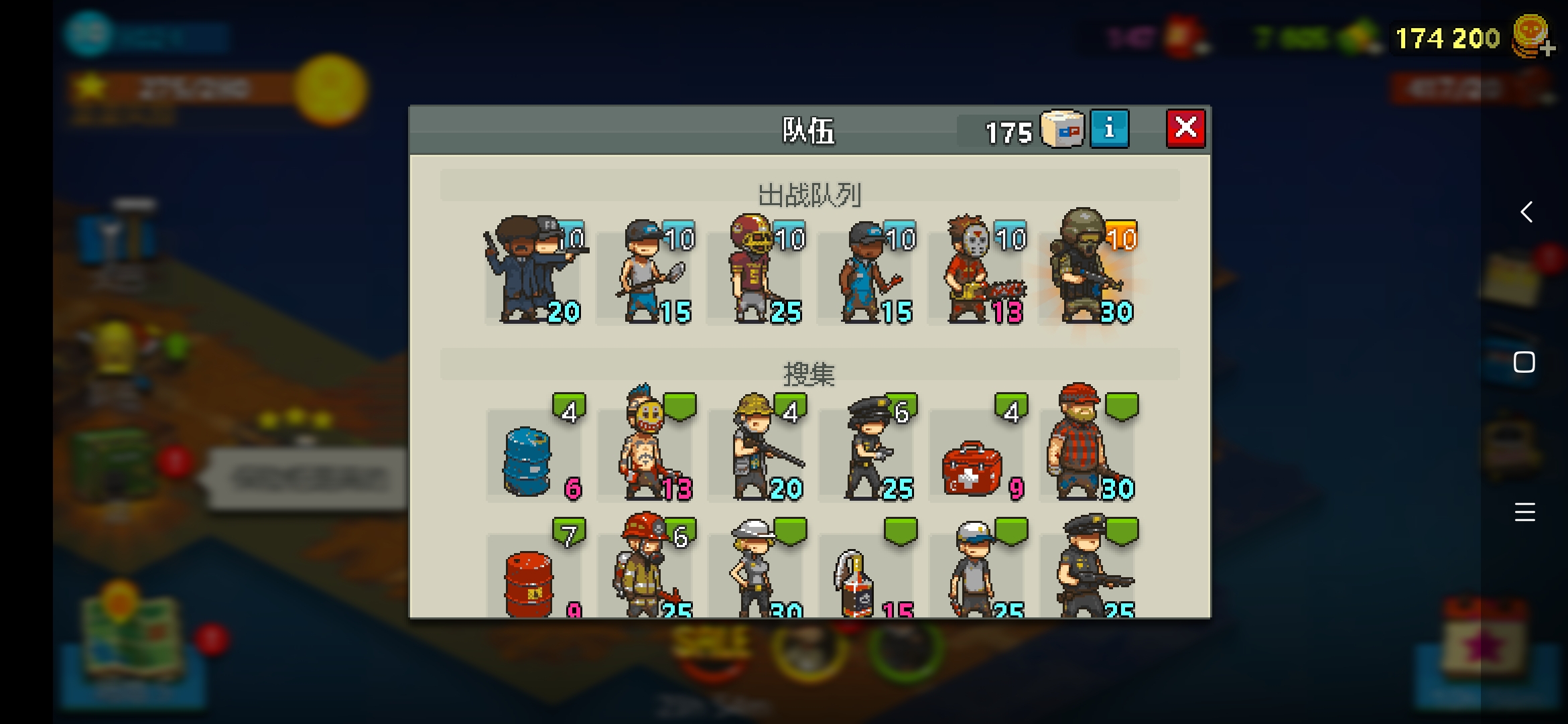Tap the Android back arrow
The height and width of the screenshot is (724, 1568).
click(1526, 212)
